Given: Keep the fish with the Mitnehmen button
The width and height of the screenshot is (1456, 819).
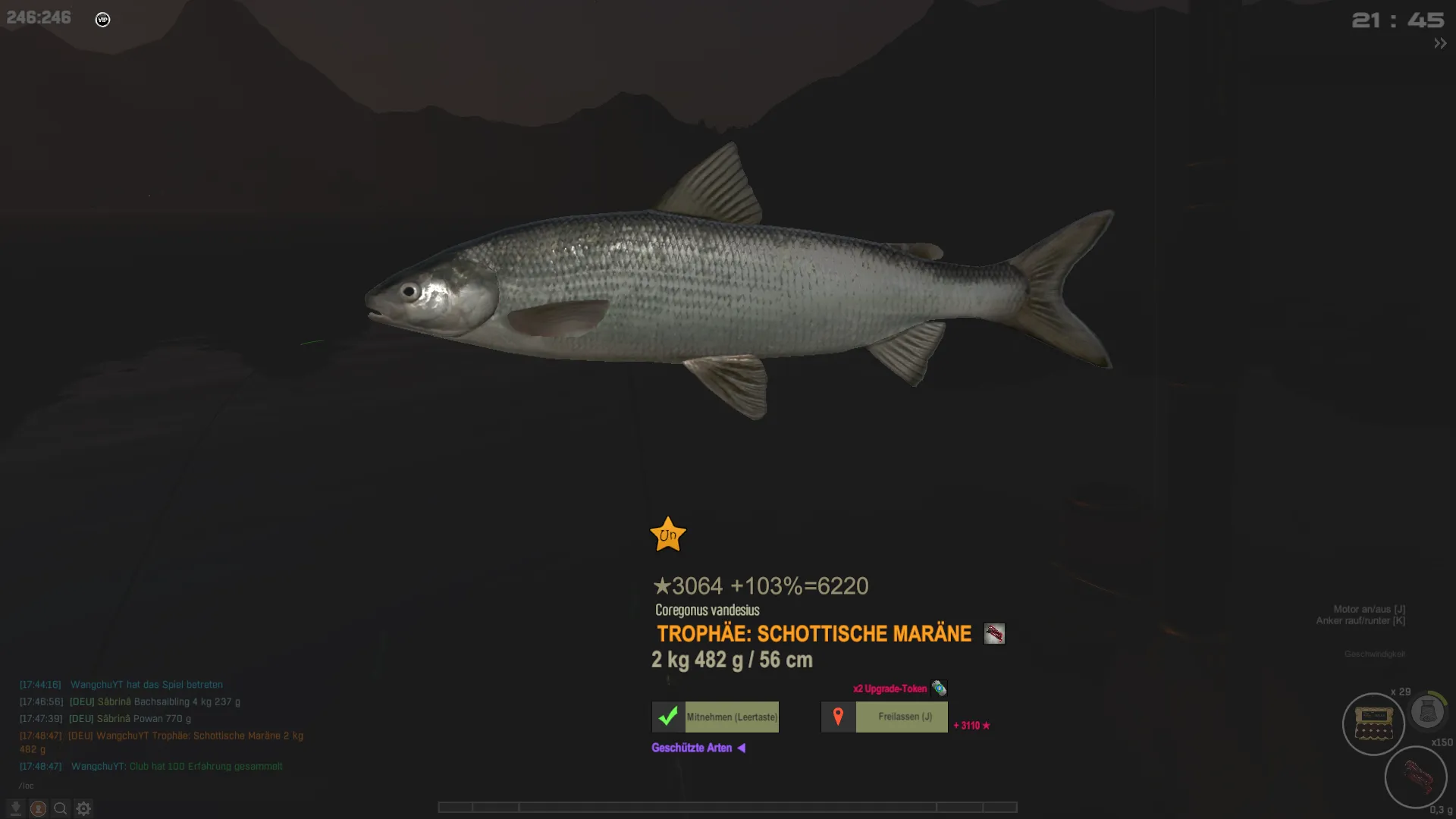Looking at the screenshot, I should click(715, 717).
